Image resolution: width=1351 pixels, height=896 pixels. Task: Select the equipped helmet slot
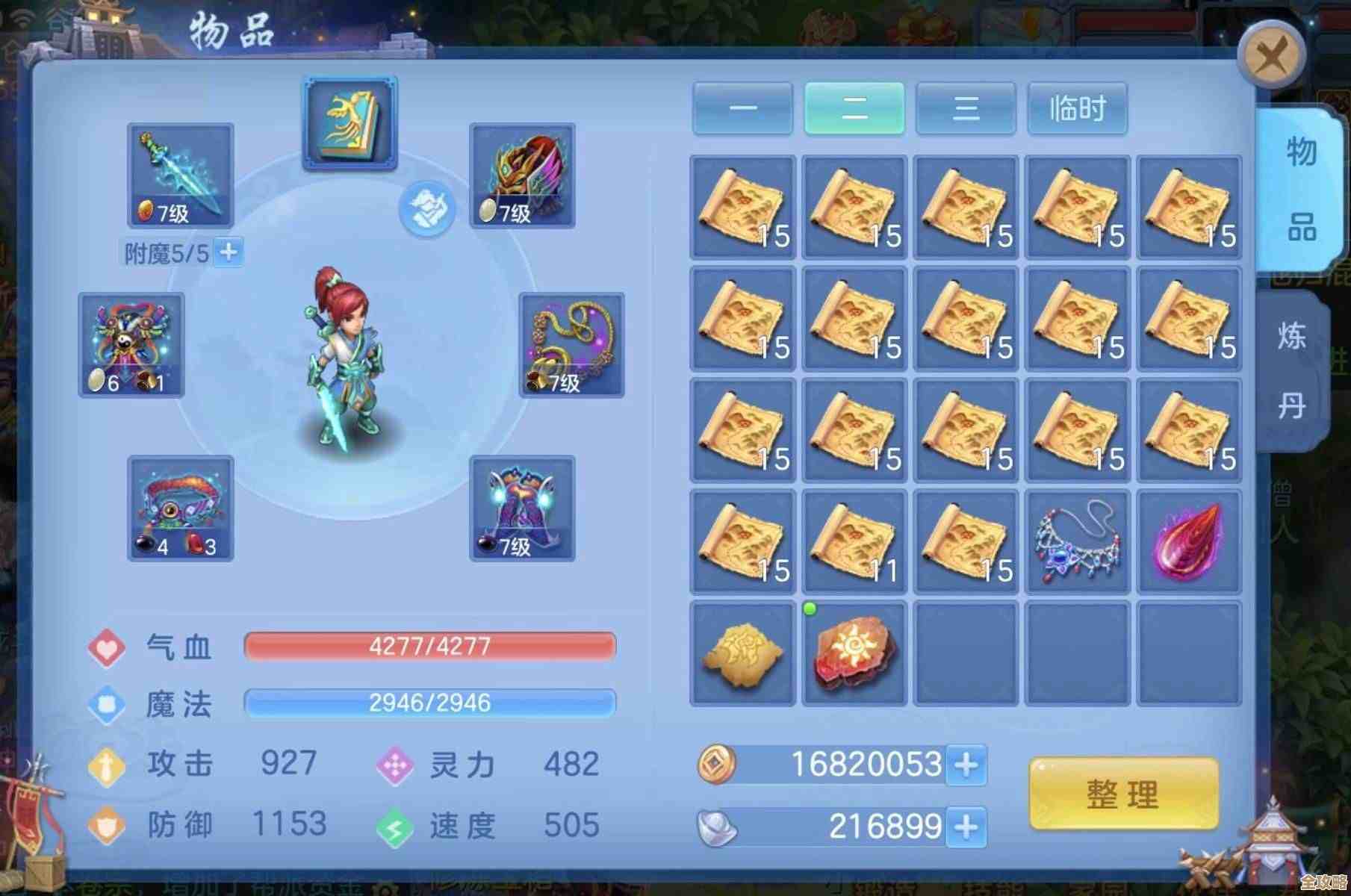pyautogui.click(x=522, y=176)
